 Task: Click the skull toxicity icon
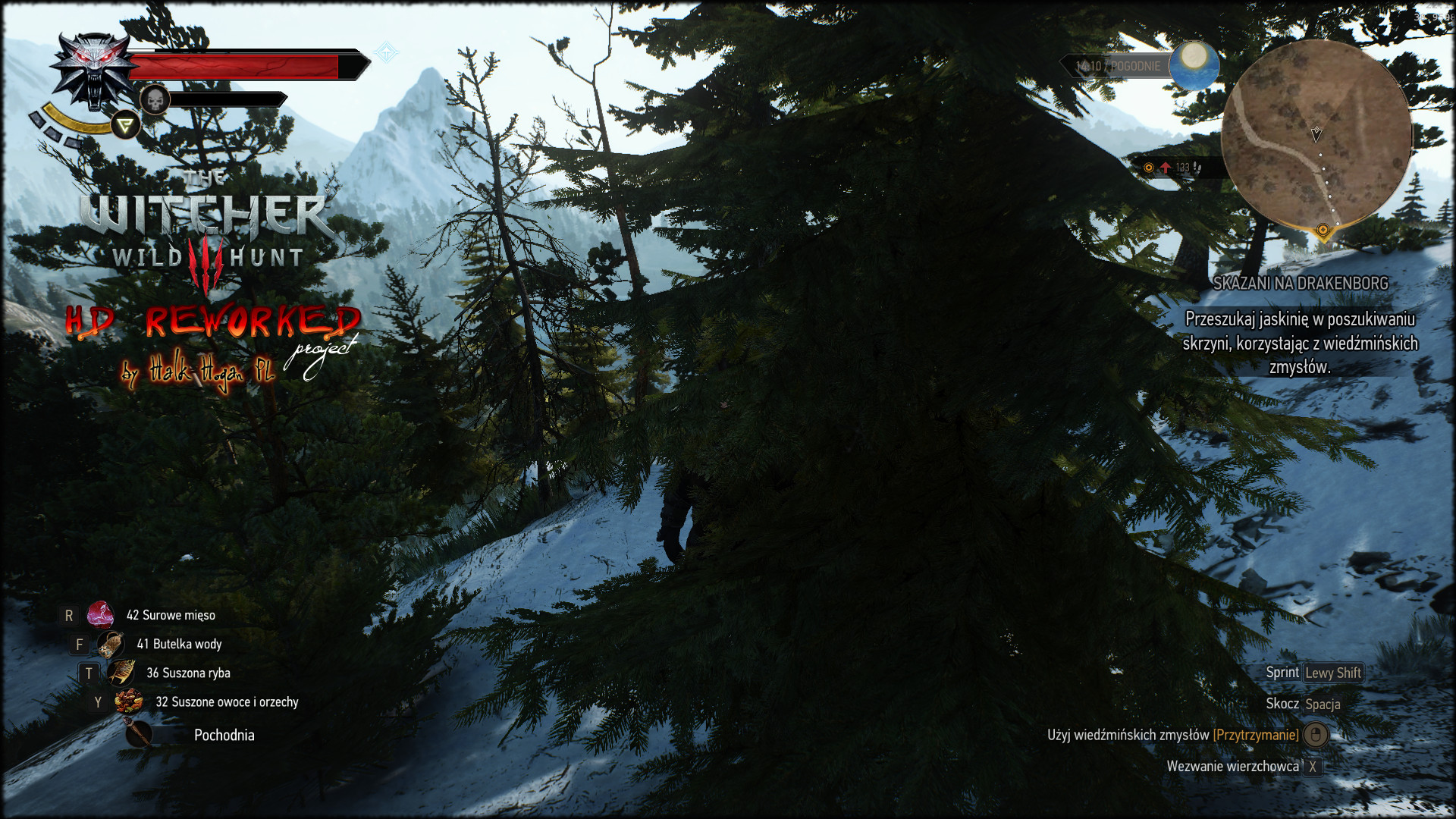(155, 99)
